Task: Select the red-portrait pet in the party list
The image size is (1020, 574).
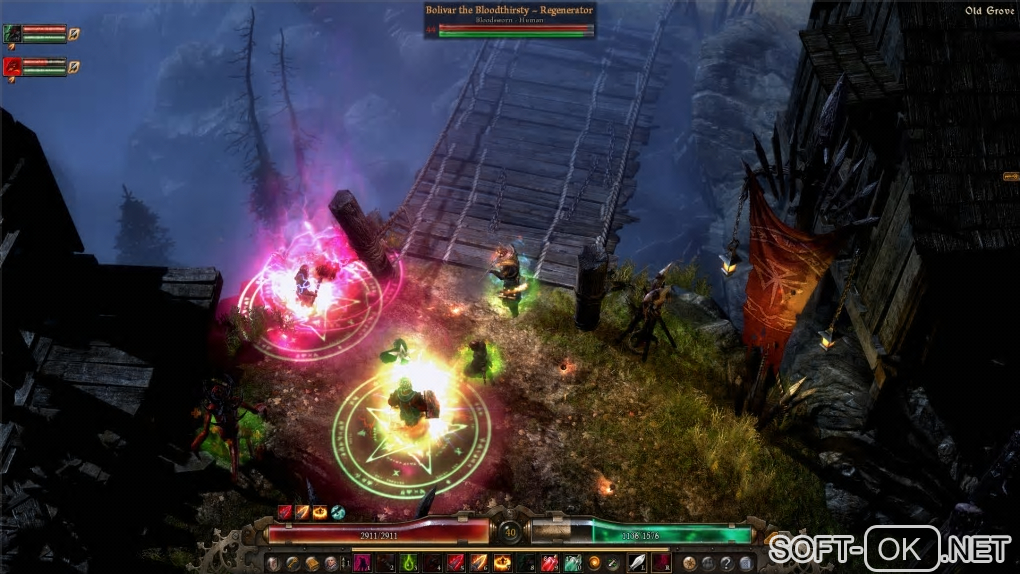Action: click(12, 68)
